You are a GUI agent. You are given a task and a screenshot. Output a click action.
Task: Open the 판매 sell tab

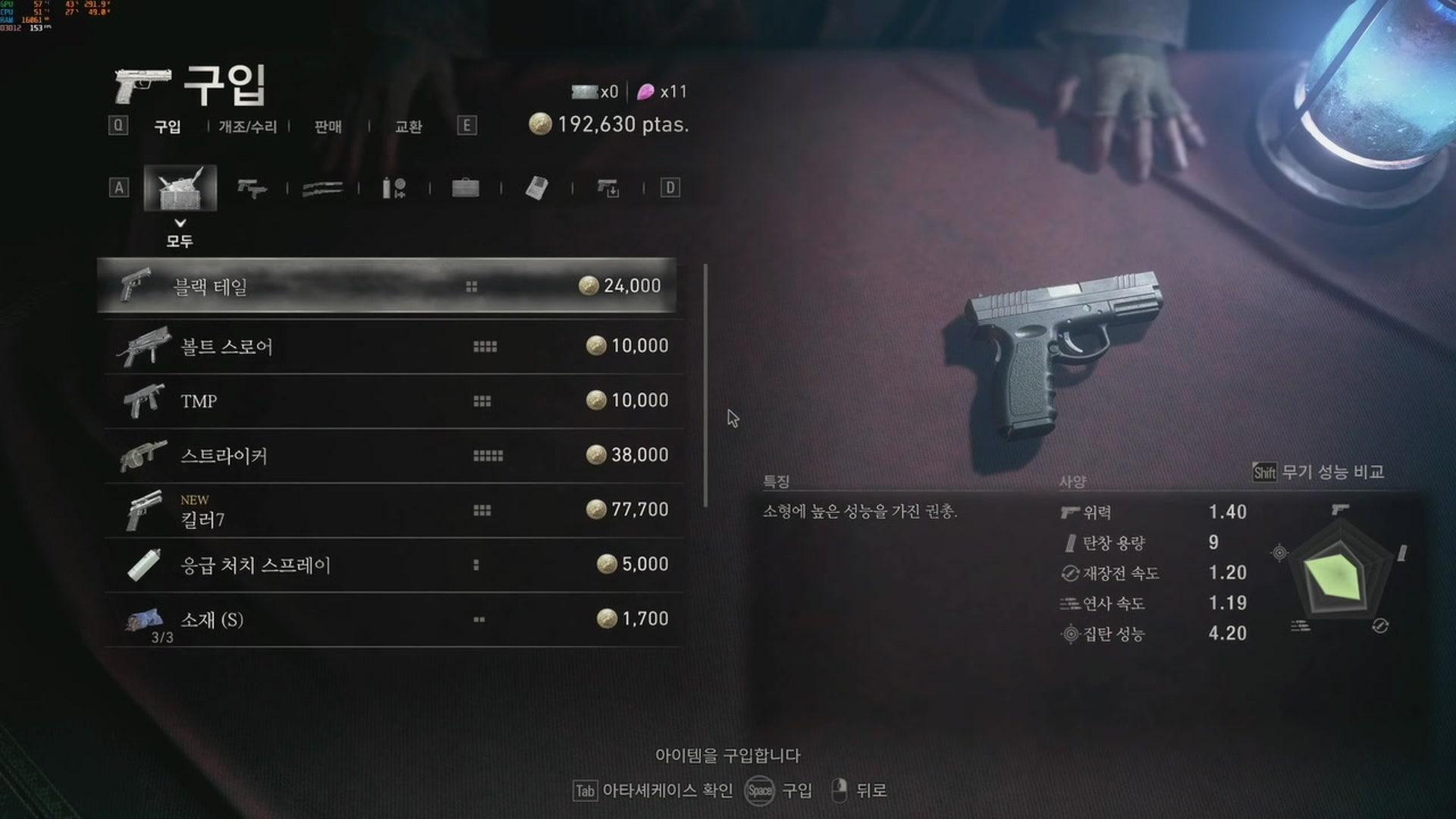(x=328, y=127)
